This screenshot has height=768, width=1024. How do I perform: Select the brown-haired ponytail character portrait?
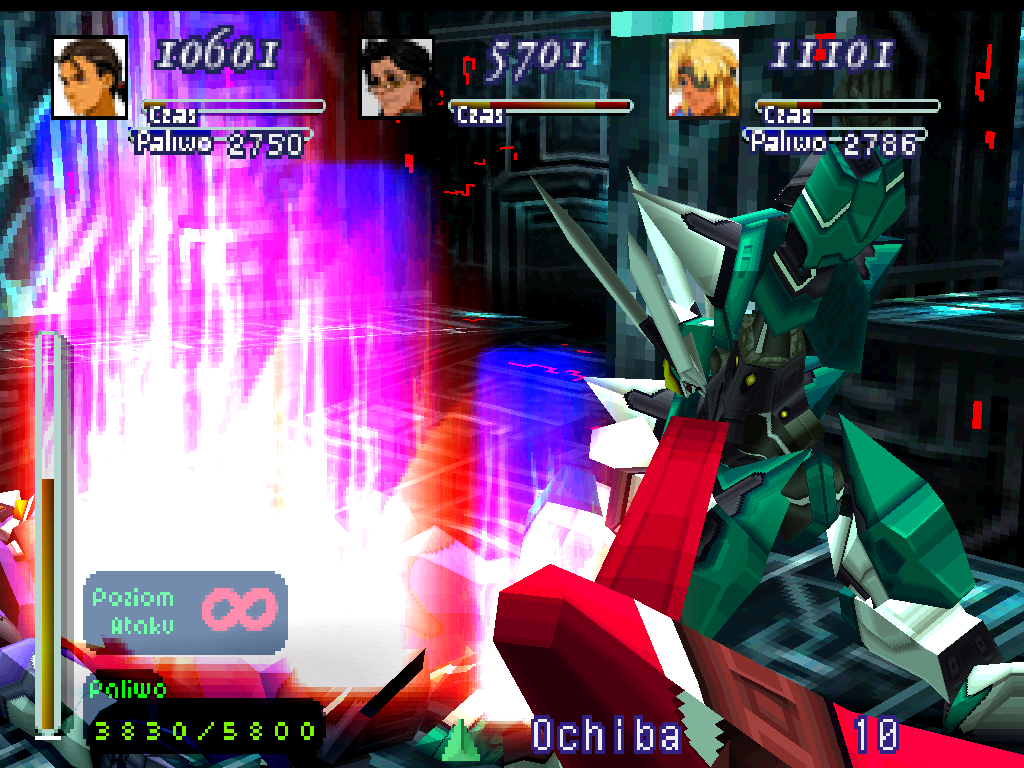click(90, 77)
